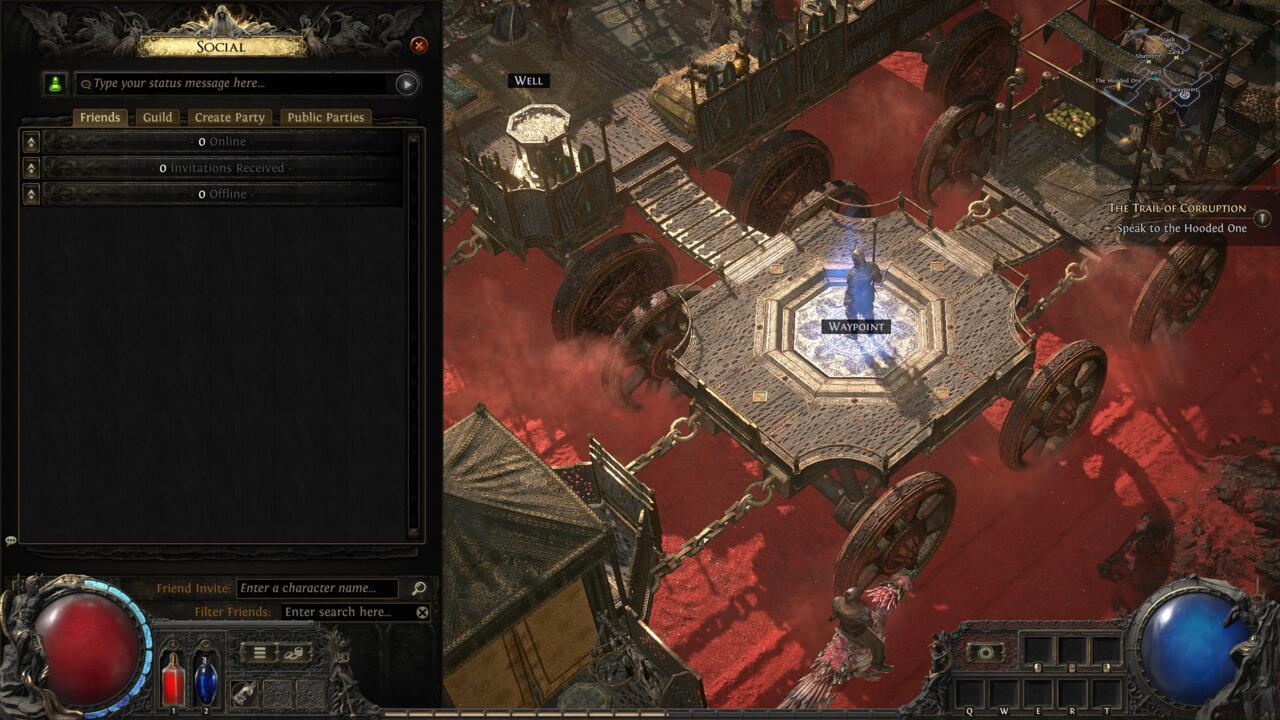The width and height of the screenshot is (1280, 720).
Task: Switch to the Guild tab
Action: [x=157, y=117]
